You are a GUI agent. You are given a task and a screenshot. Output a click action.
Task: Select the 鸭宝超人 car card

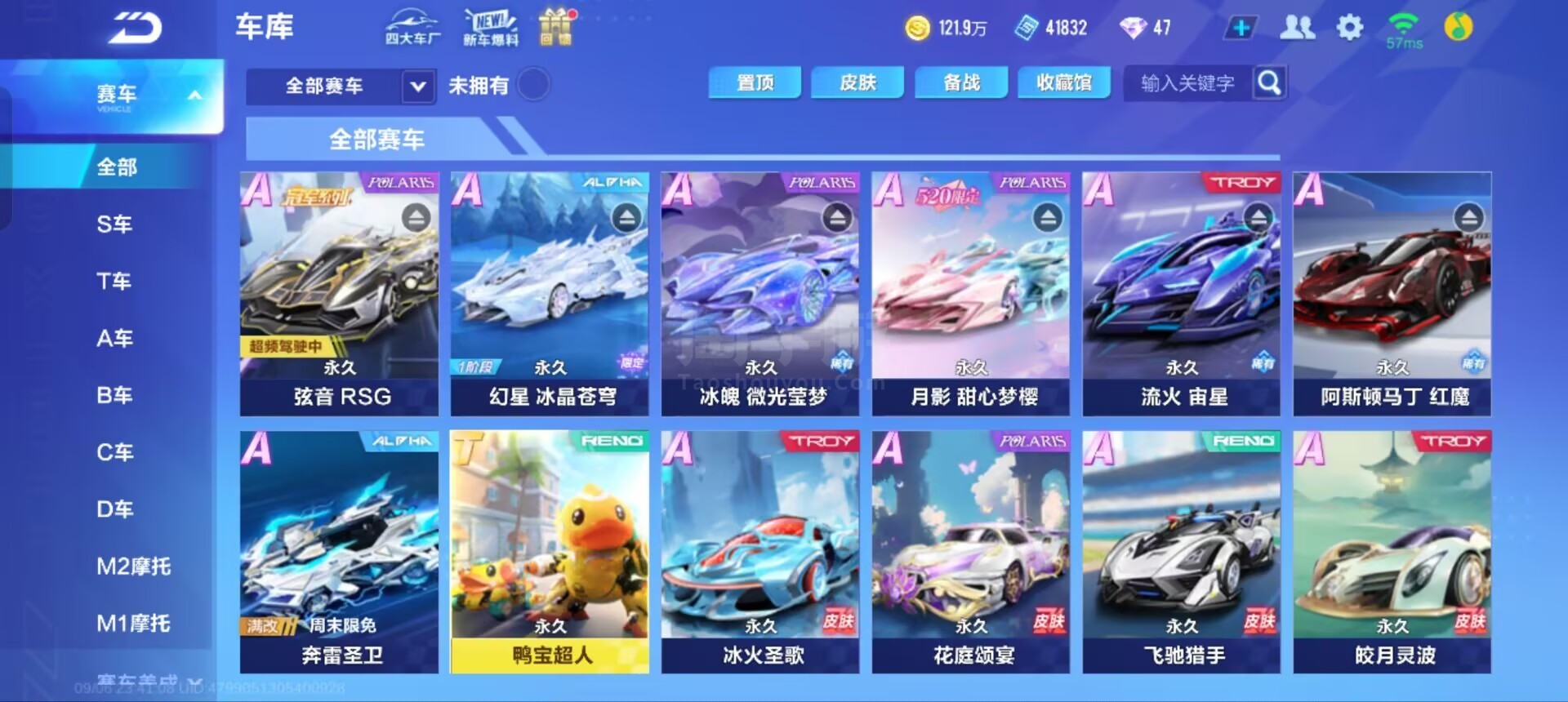point(548,547)
